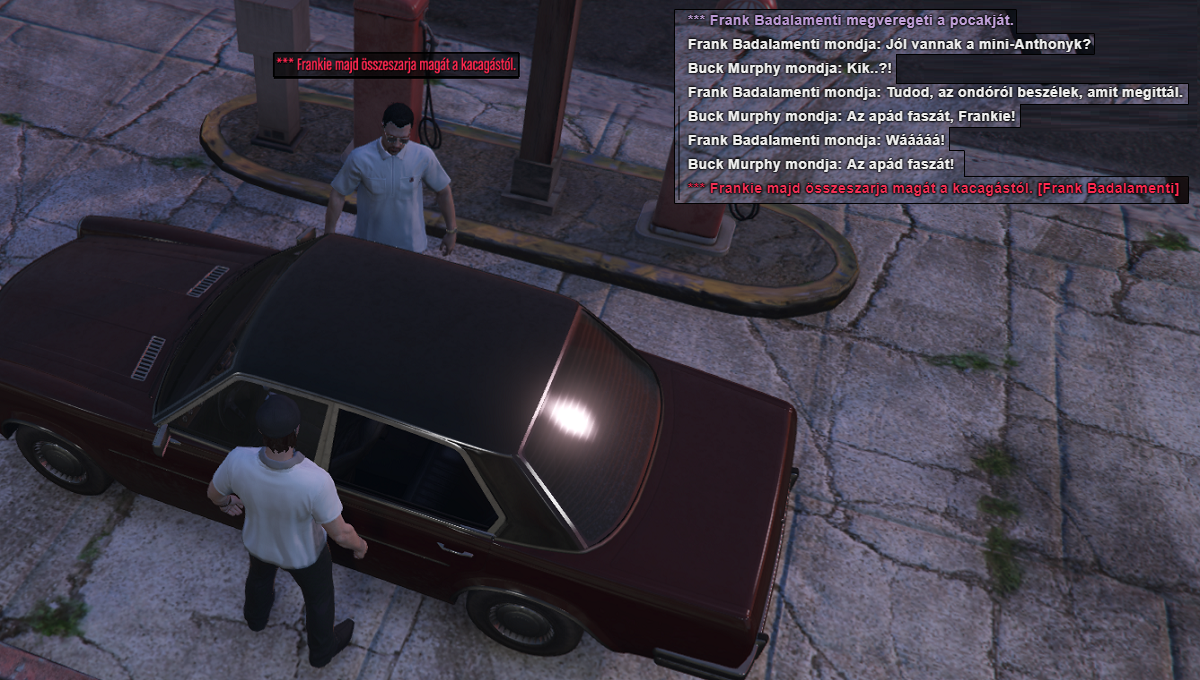Select the 'Jól vannak a mini-Anthonyk?' chat message
Screen dimensions: 1200x680
890,44
